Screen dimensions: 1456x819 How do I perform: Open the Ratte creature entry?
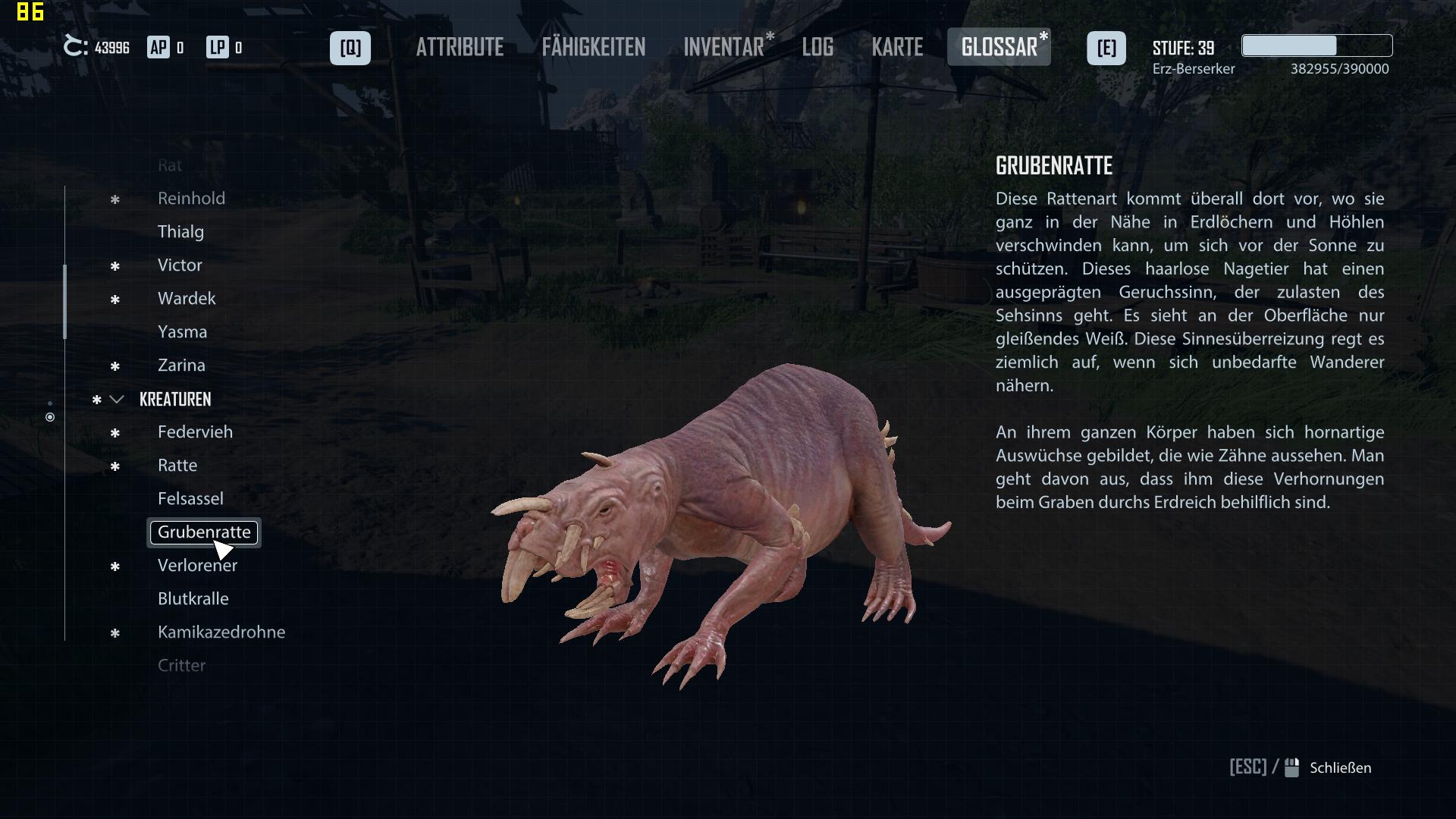tap(177, 466)
